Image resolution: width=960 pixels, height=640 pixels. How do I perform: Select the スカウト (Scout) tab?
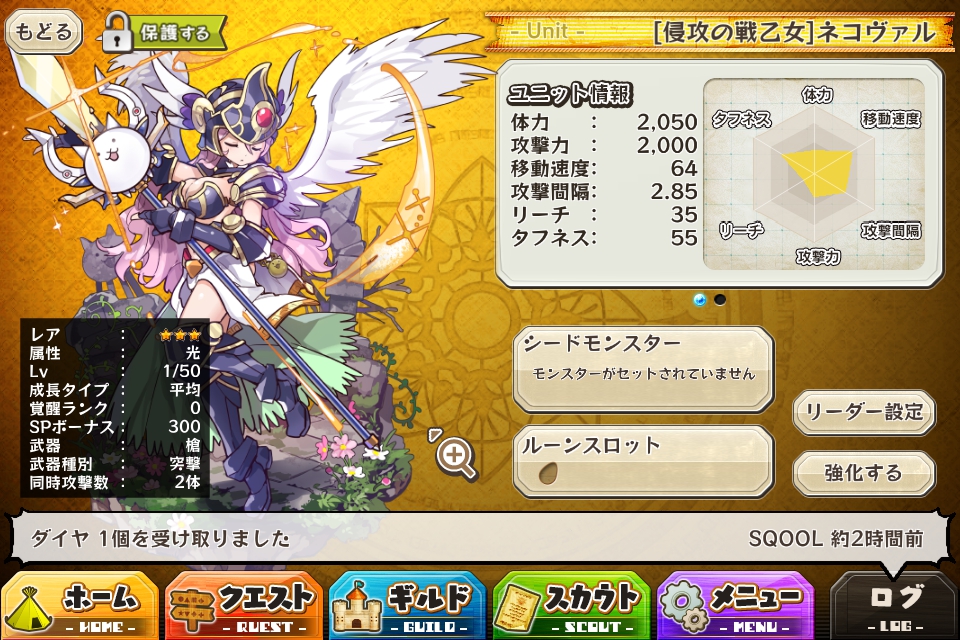(572, 604)
